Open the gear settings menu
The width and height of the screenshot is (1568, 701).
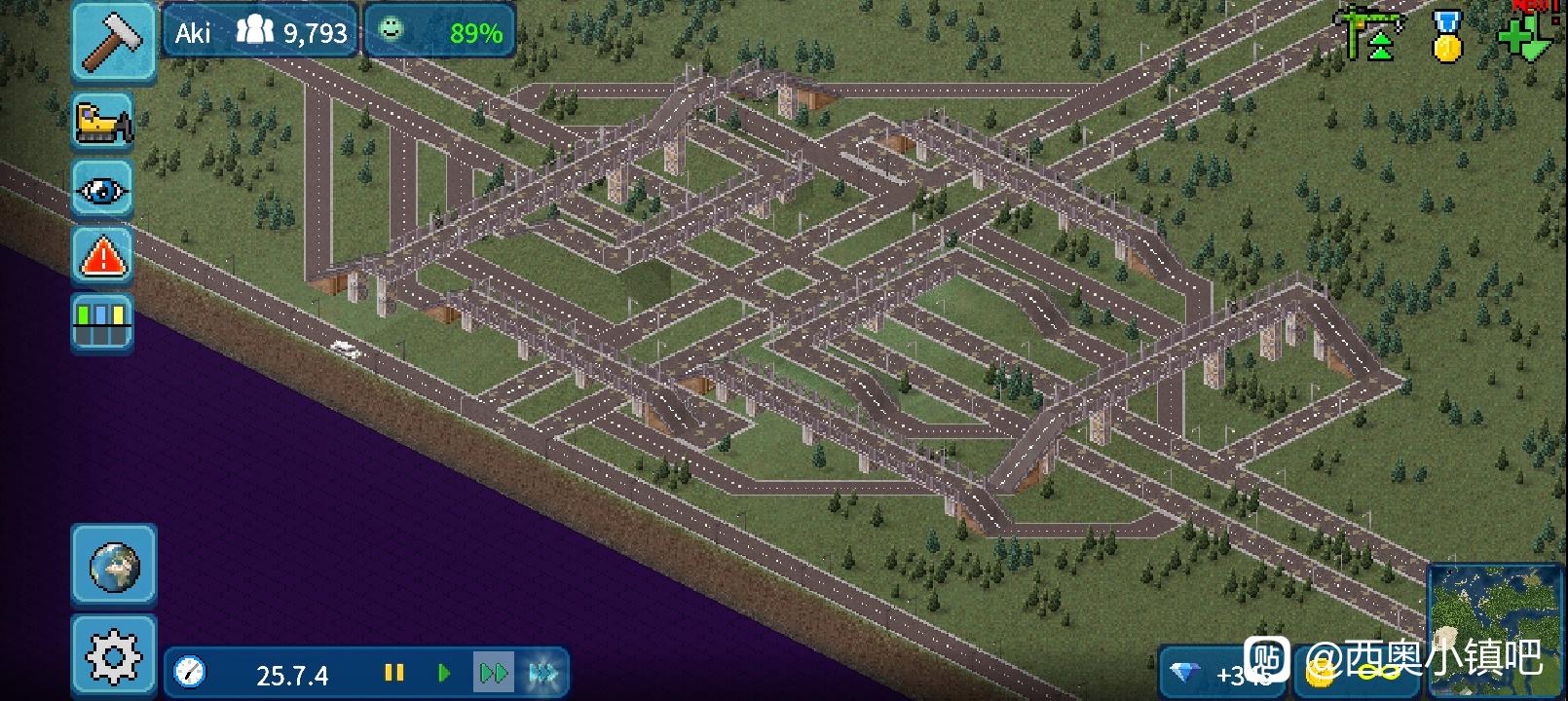[114, 655]
